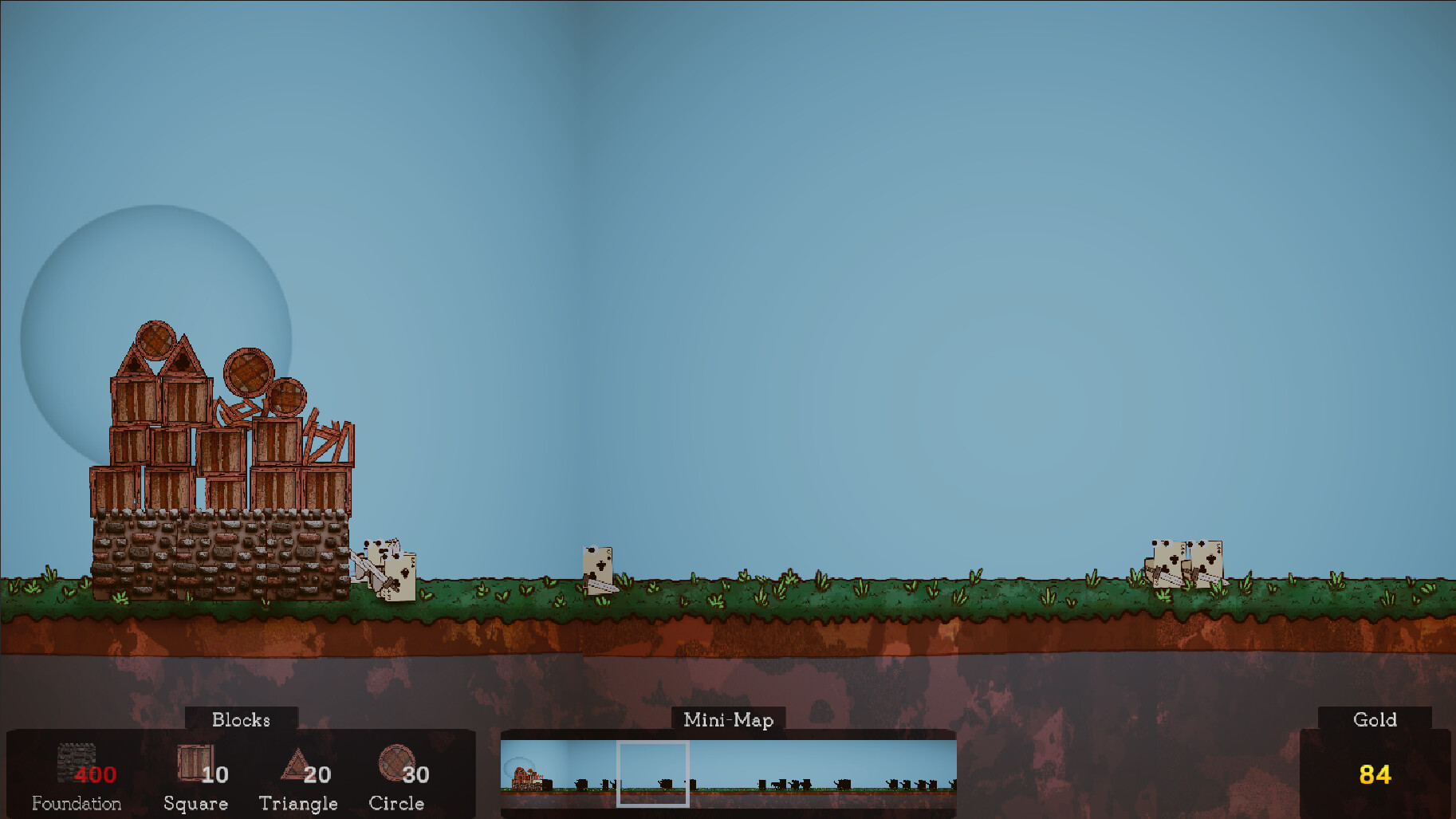Click the Mini-Map panel header
Viewport: 1456px width, 819px height.
tap(728, 719)
